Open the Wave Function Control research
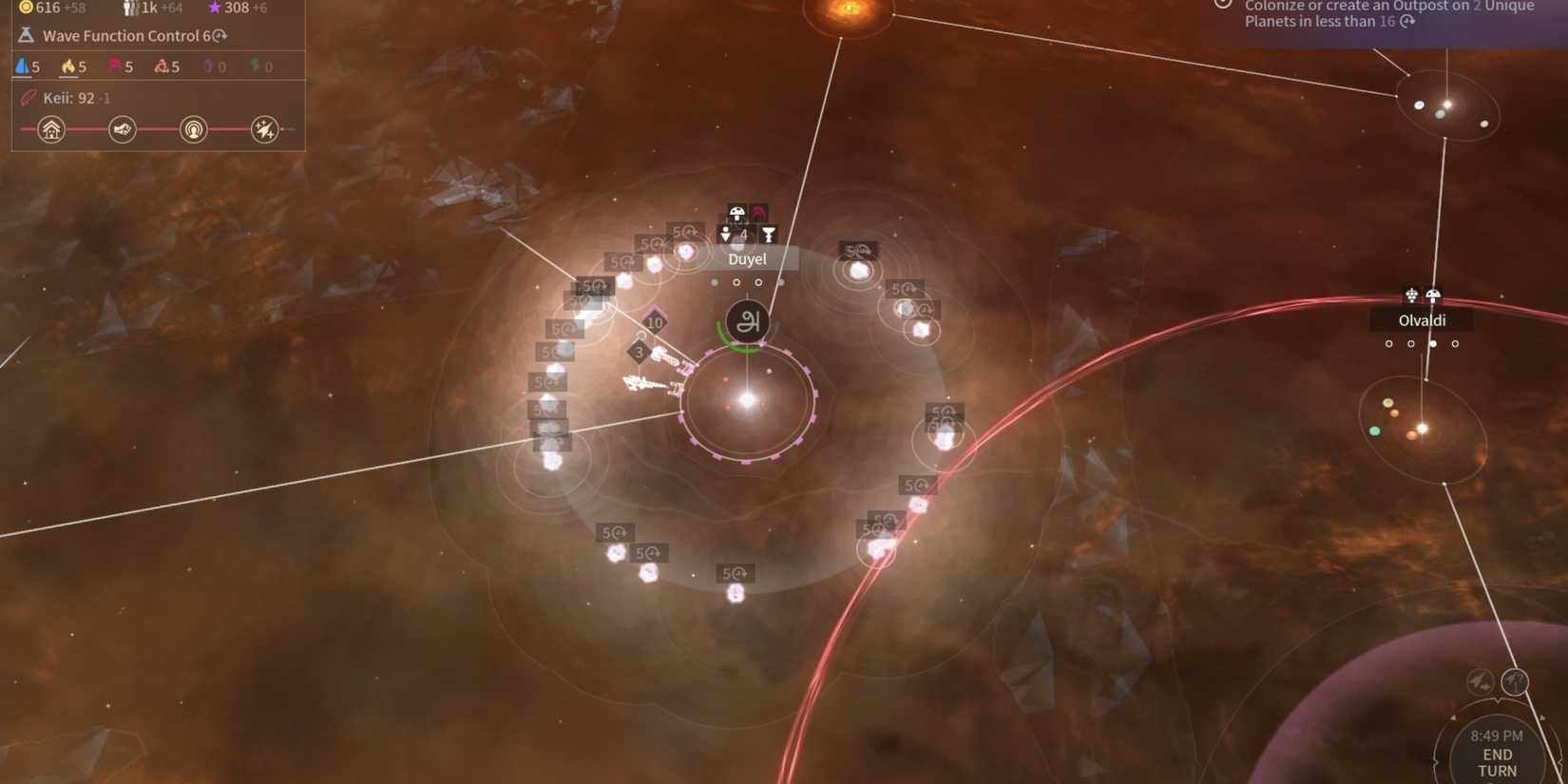 point(124,35)
